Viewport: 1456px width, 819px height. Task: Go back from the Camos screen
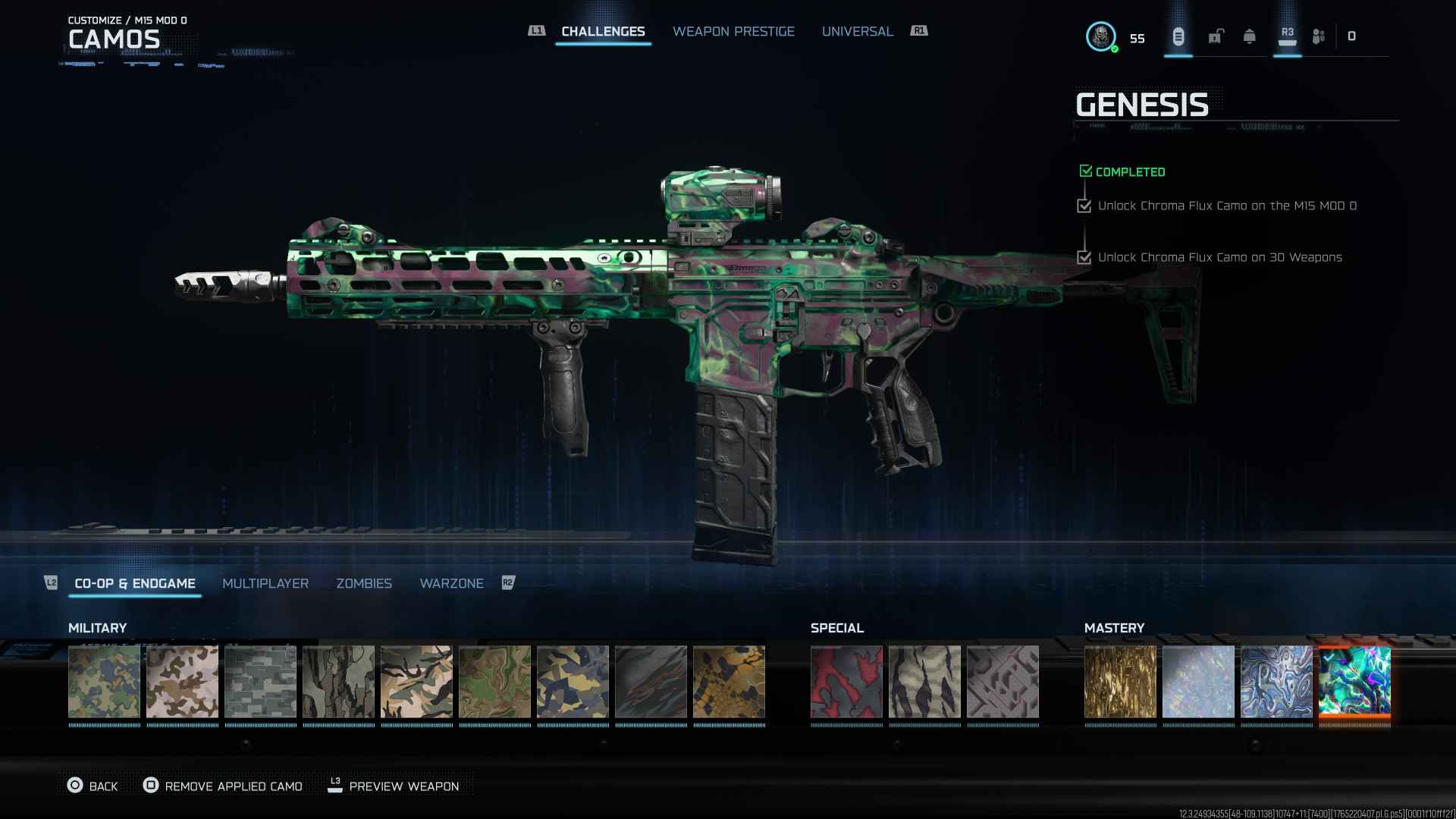(x=93, y=786)
